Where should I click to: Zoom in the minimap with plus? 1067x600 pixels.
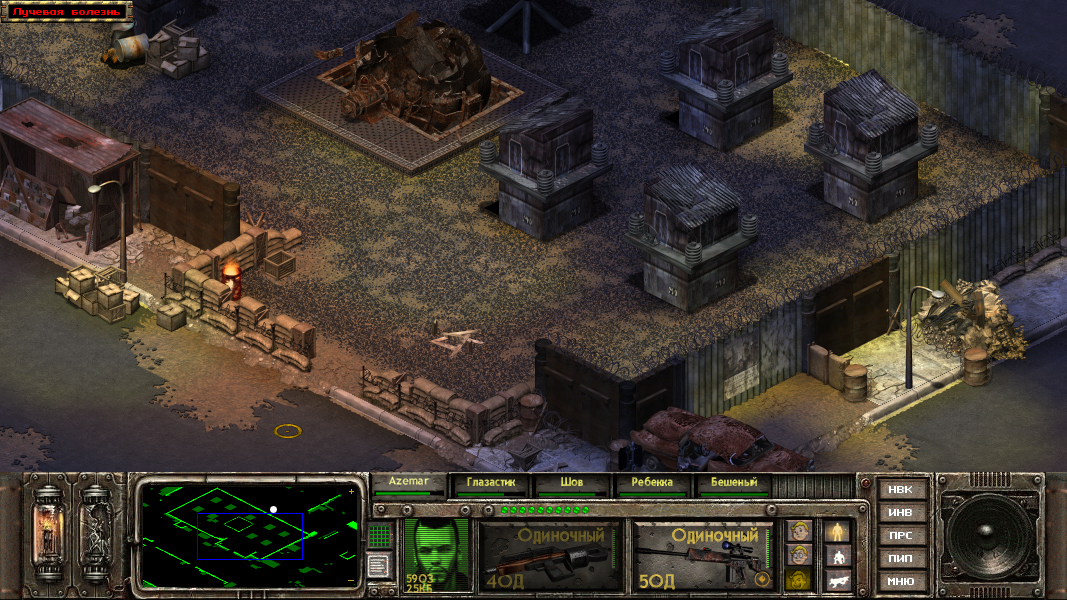click(351, 492)
